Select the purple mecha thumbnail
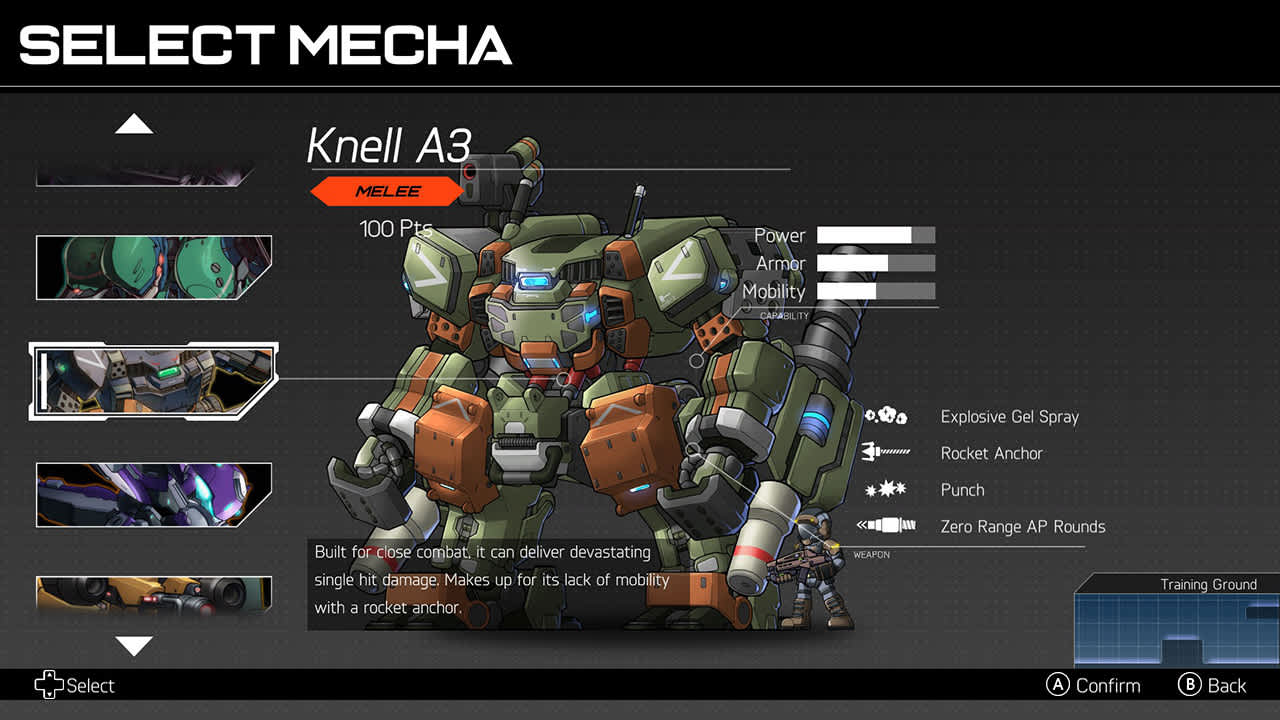Screen dimensions: 1280x720 pos(153,494)
